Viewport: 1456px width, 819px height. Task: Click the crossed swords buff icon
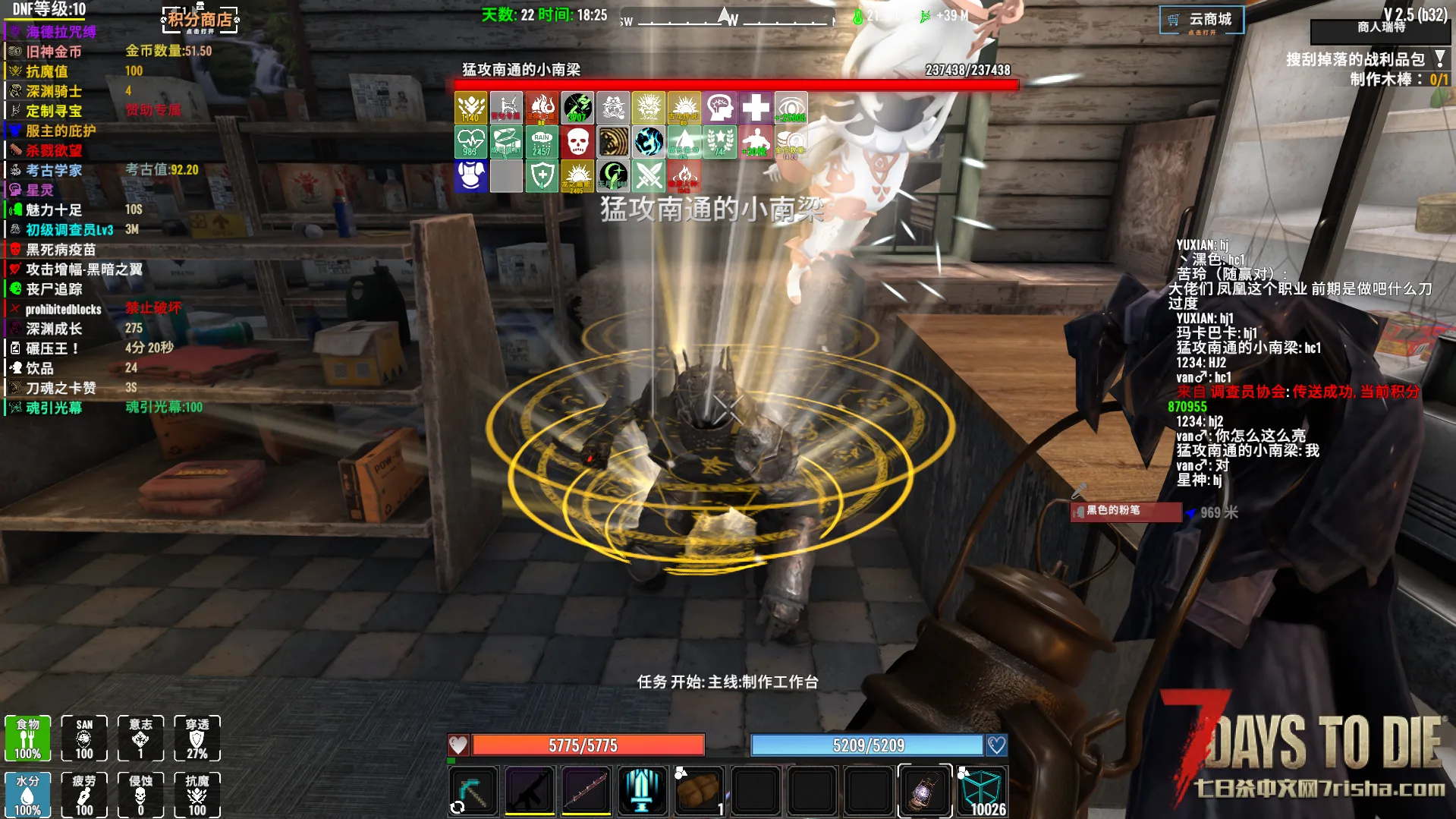[649, 176]
